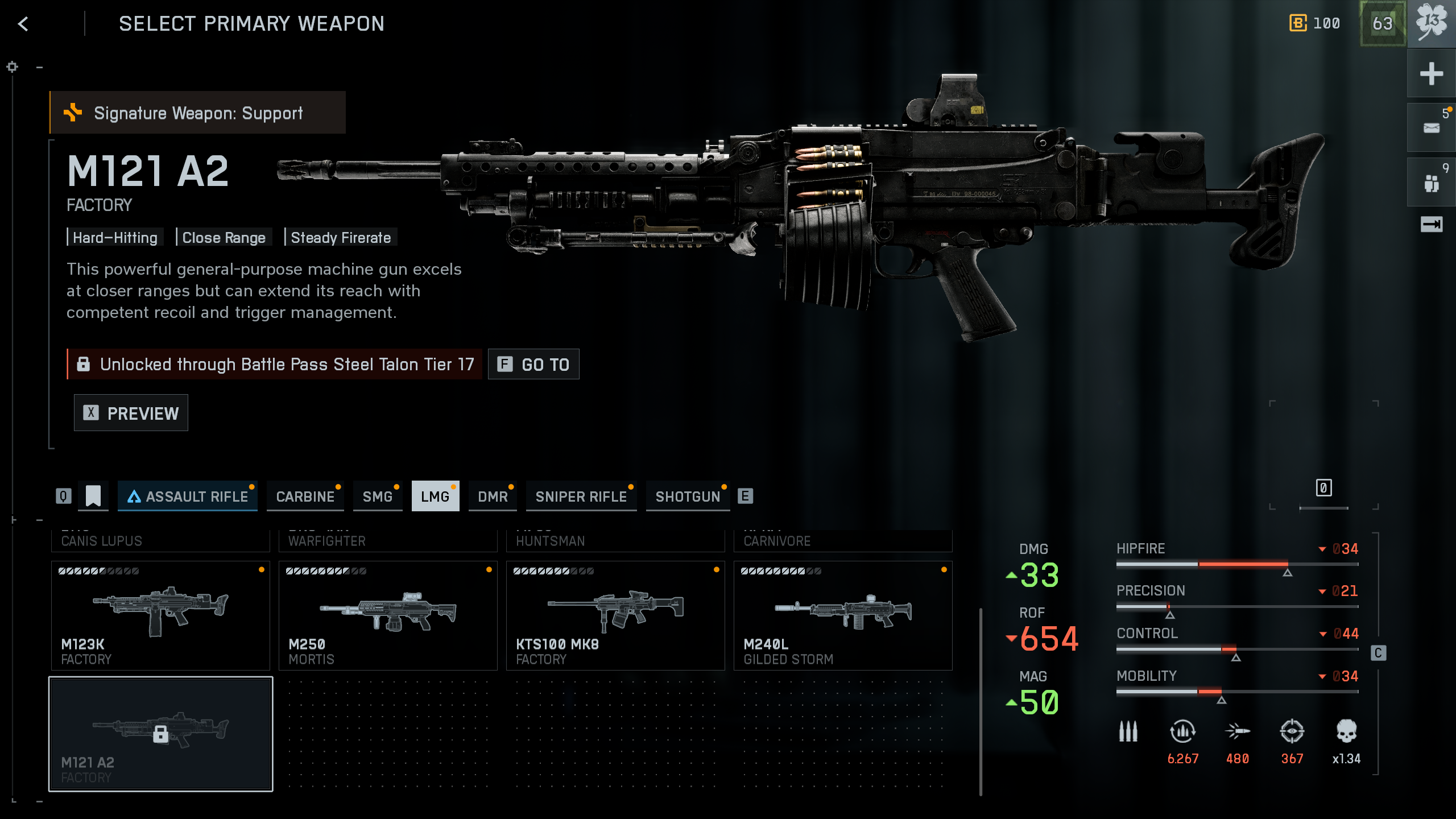Click the plus button in top-right corner
1456x819 pixels.
pos(1431,74)
